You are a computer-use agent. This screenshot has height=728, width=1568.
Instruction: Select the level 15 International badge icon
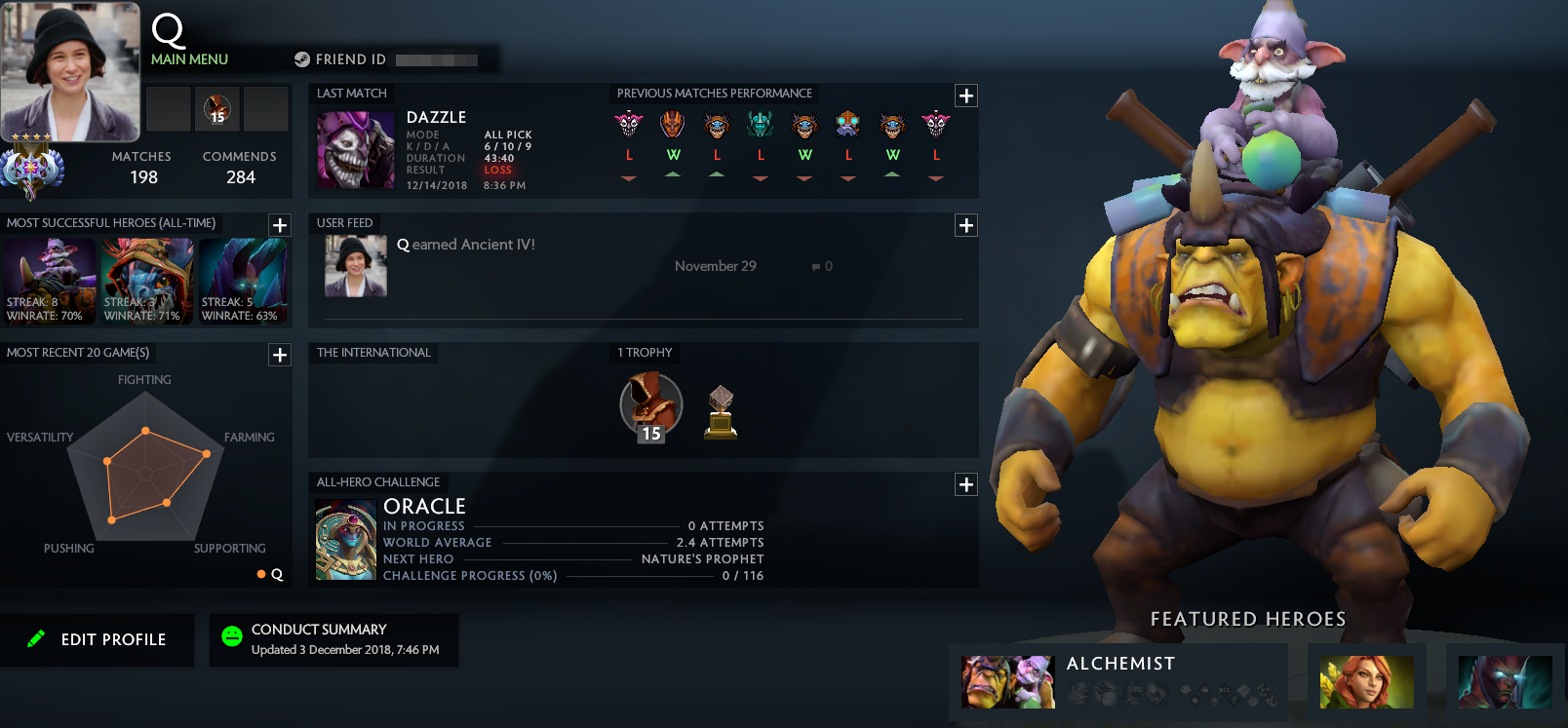pos(650,405)
